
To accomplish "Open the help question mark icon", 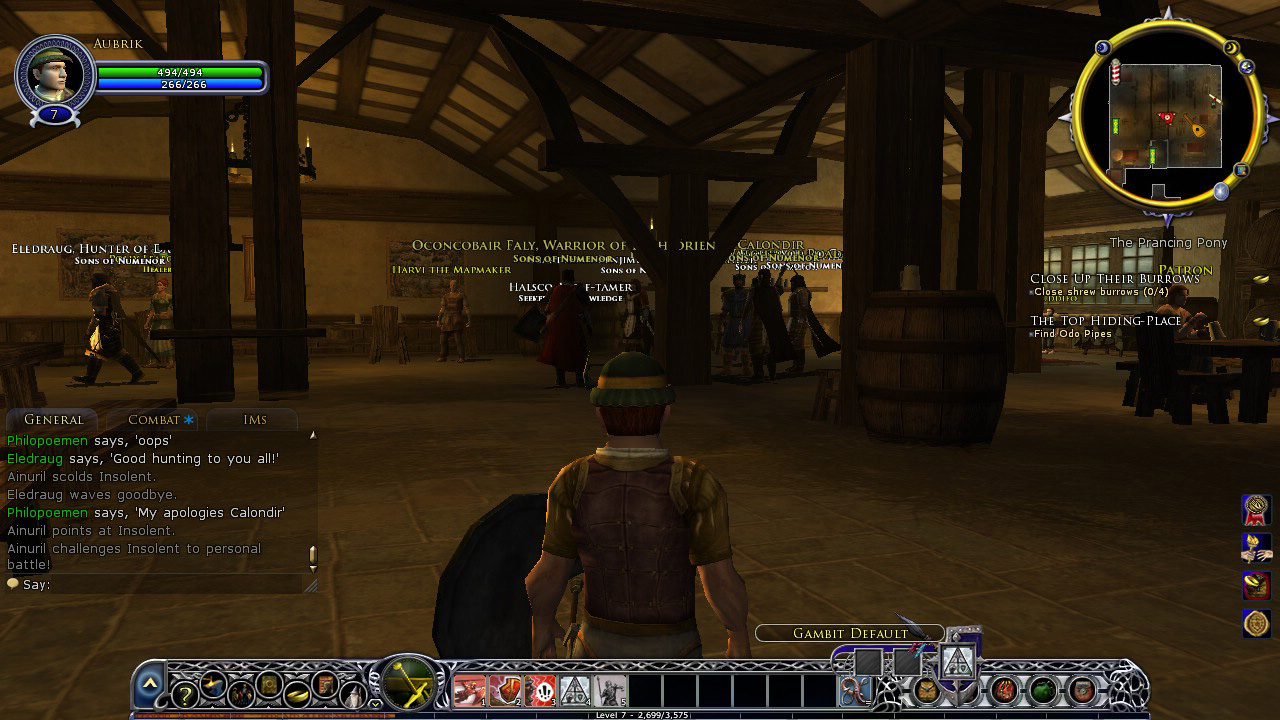I will tap(184, 695).
